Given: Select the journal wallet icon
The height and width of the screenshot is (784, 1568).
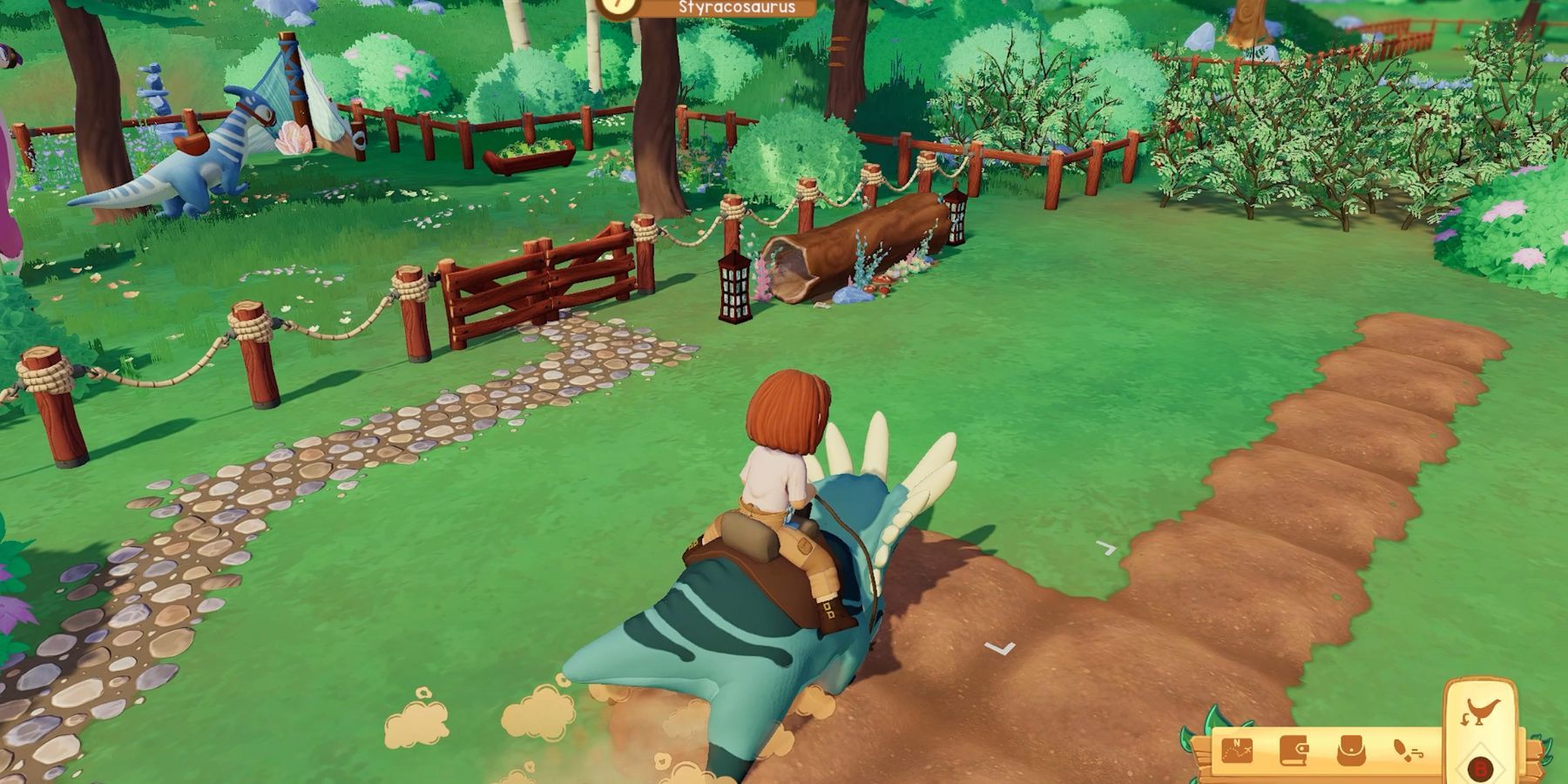Looking at the screenshot, I should click(x=1294, y=751).
